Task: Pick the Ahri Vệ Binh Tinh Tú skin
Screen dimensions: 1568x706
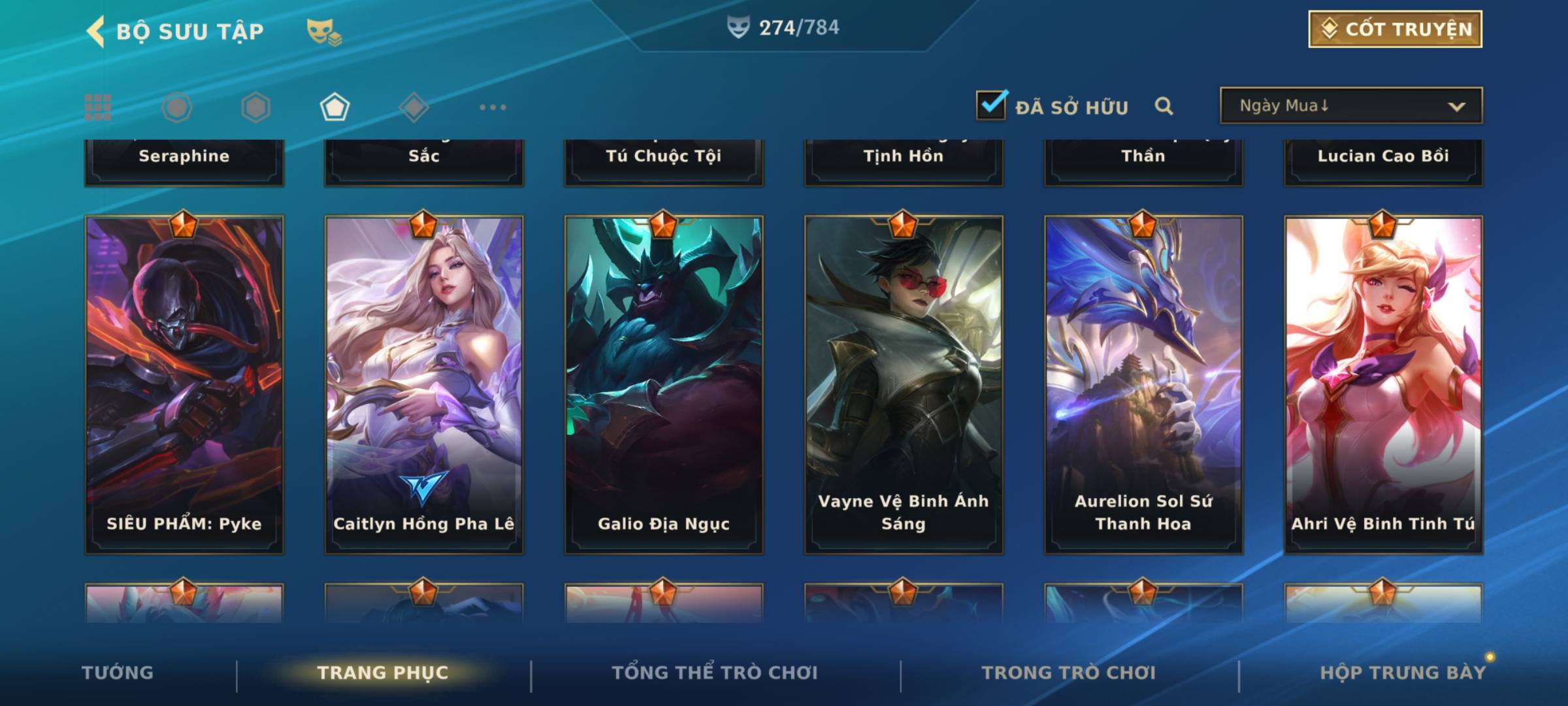Action: (x=1383, y=384)
